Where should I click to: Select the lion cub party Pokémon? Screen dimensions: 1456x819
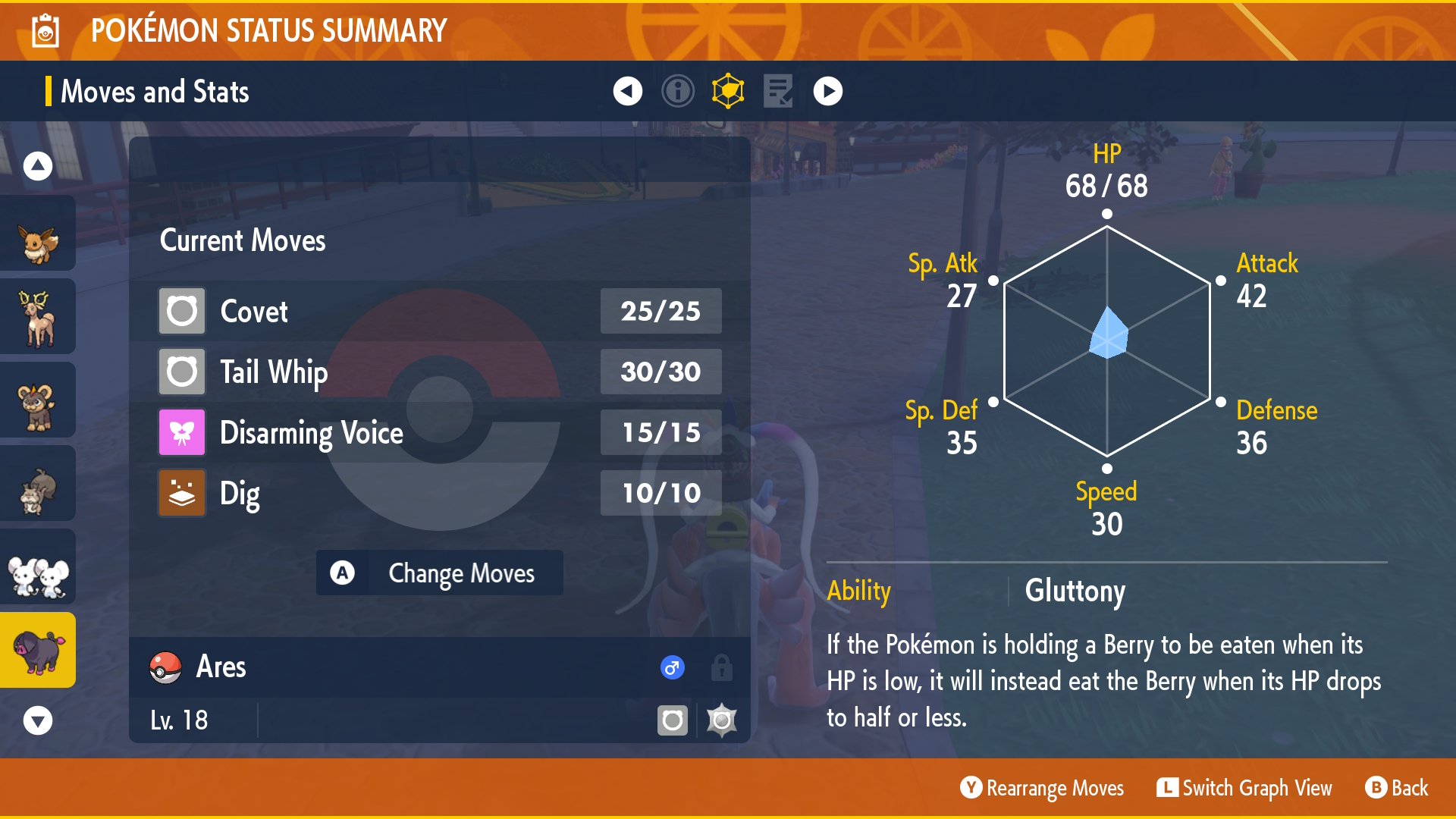38,400
